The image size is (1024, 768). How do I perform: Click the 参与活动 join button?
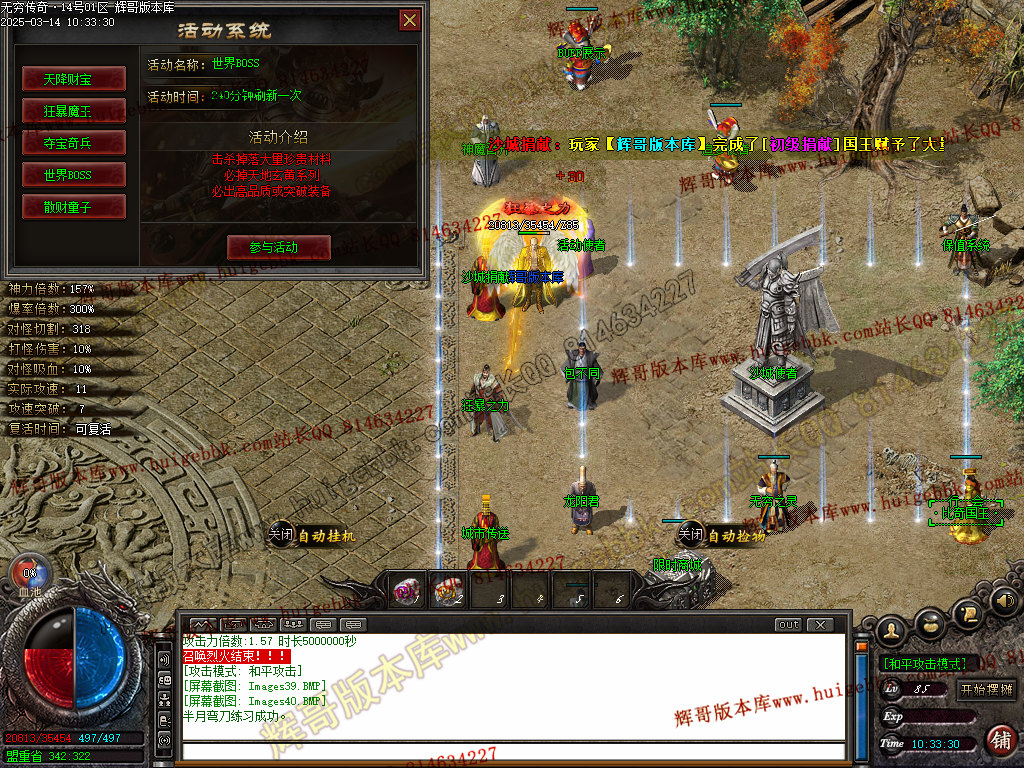click(278, 247)
